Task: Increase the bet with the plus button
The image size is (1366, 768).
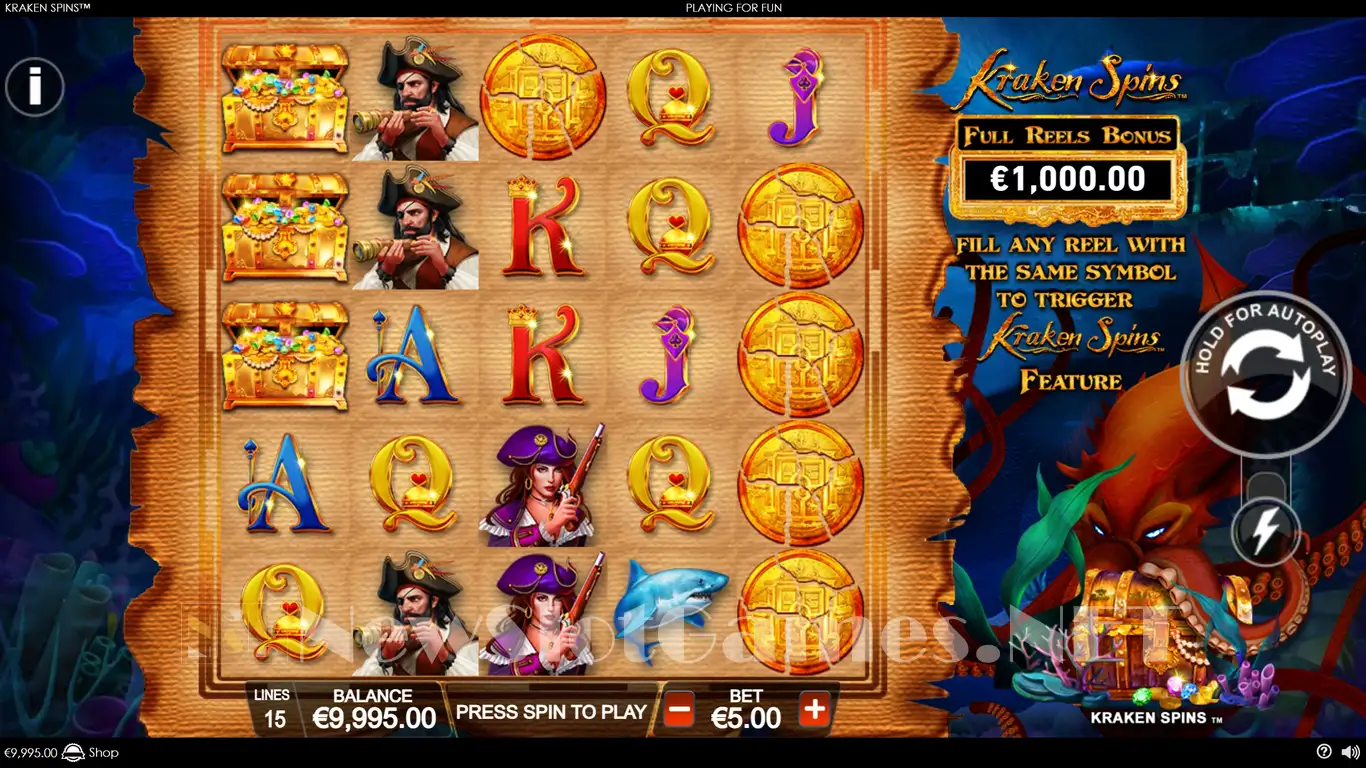Action: (815, 711)
